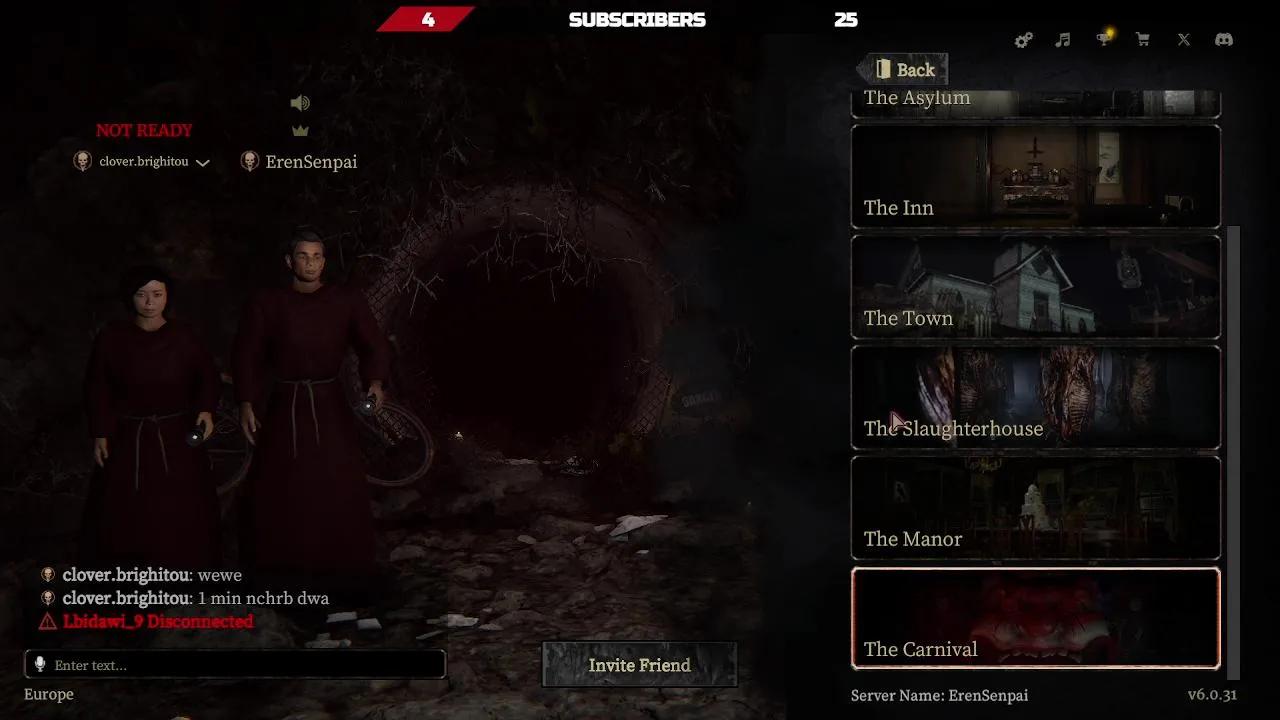Click the Enter text chat field

[235, 664]
